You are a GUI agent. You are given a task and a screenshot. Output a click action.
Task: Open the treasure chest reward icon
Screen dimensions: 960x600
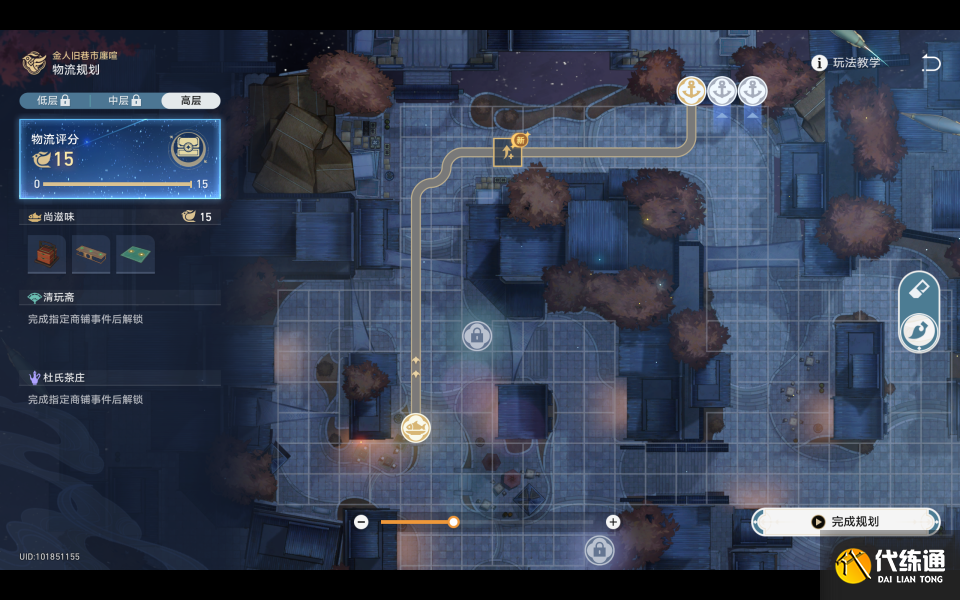point(187,150)
